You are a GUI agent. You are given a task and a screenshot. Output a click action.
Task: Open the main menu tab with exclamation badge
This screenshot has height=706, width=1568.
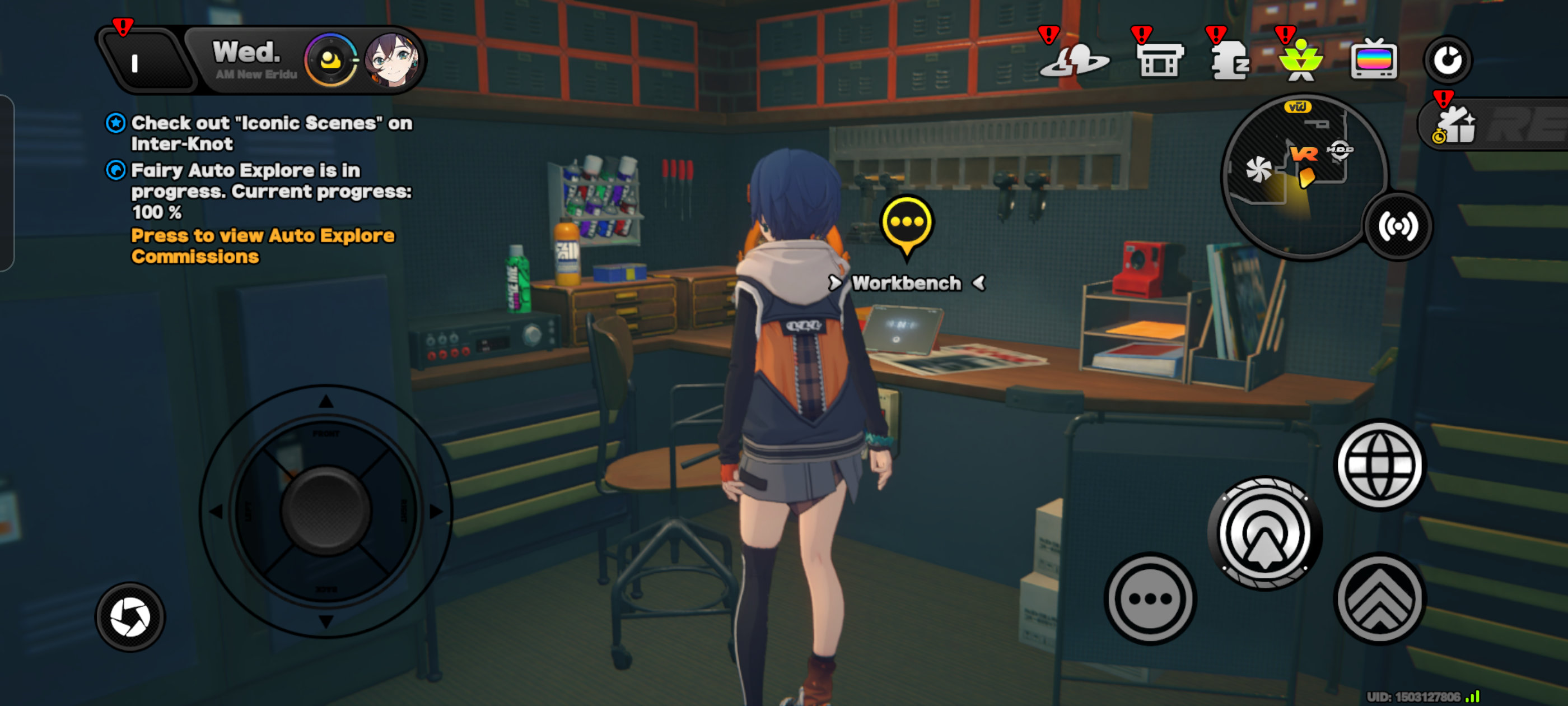click(x=141, y=62)
